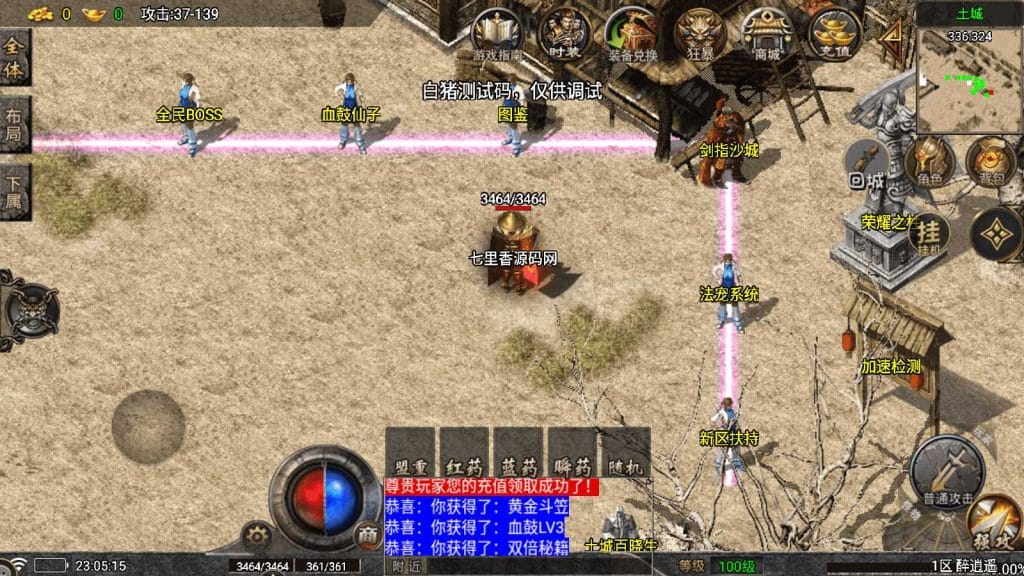Open the 时装 fashion menu
The image size is (1024, 576).
pos(563,35)
